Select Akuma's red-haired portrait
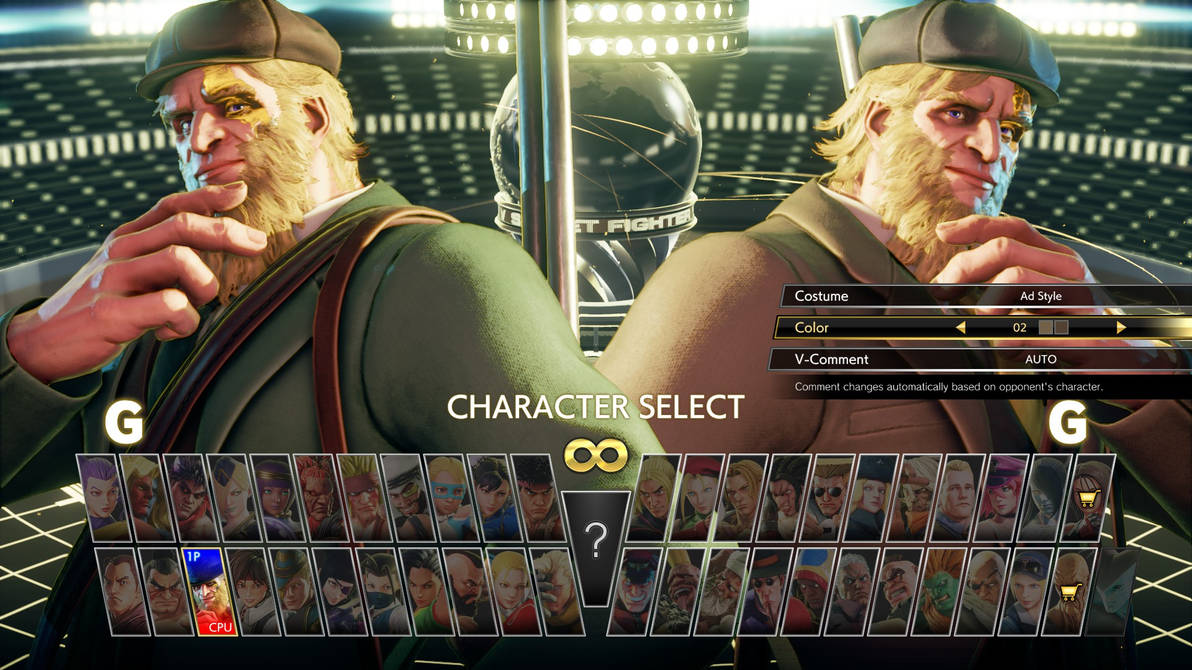Screen dimensions: 1192x670 [x=317, y=497]
